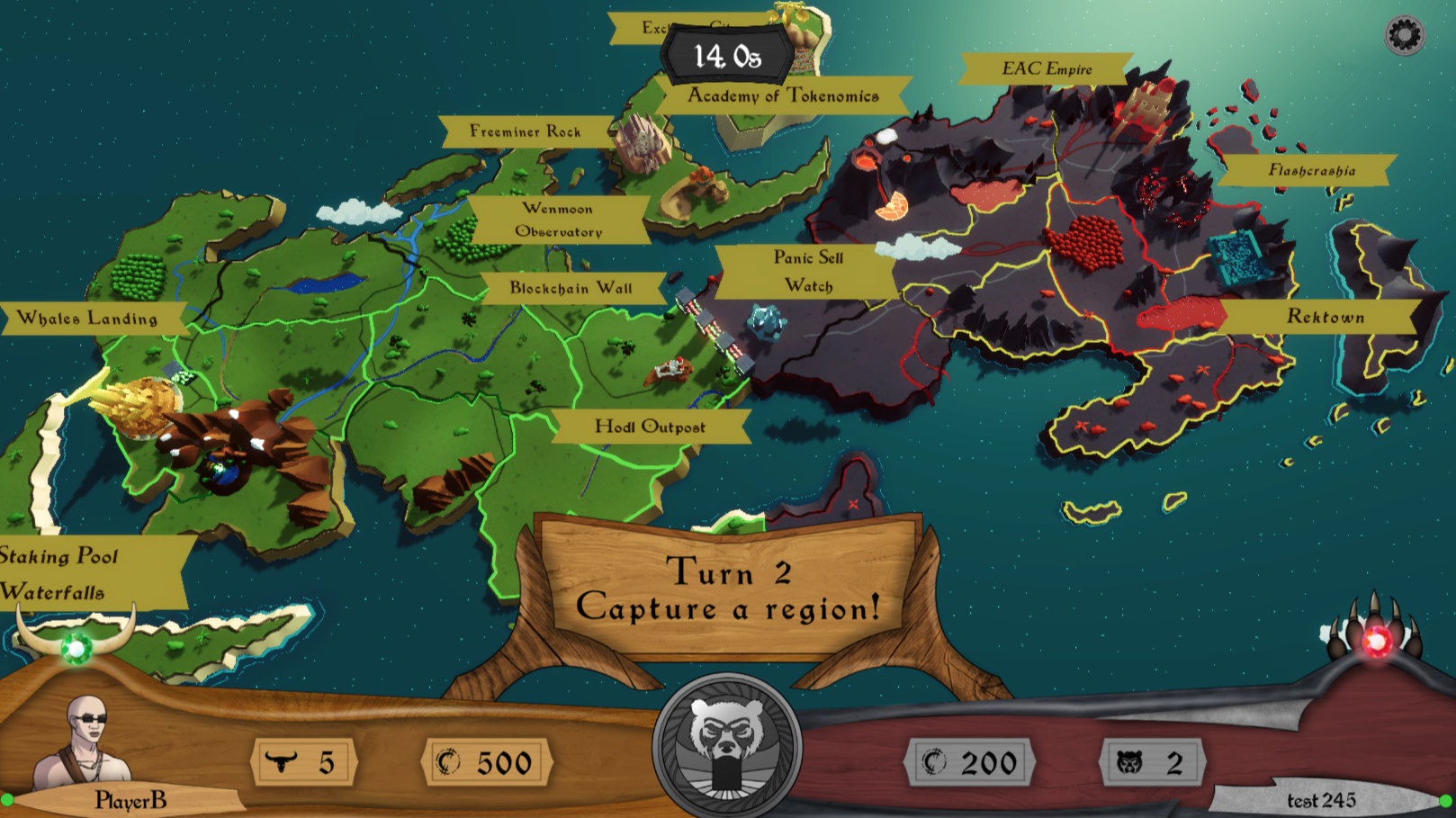Click the EAC Empire region label
Screen dimensions: 1456x818
point(1047,69)
